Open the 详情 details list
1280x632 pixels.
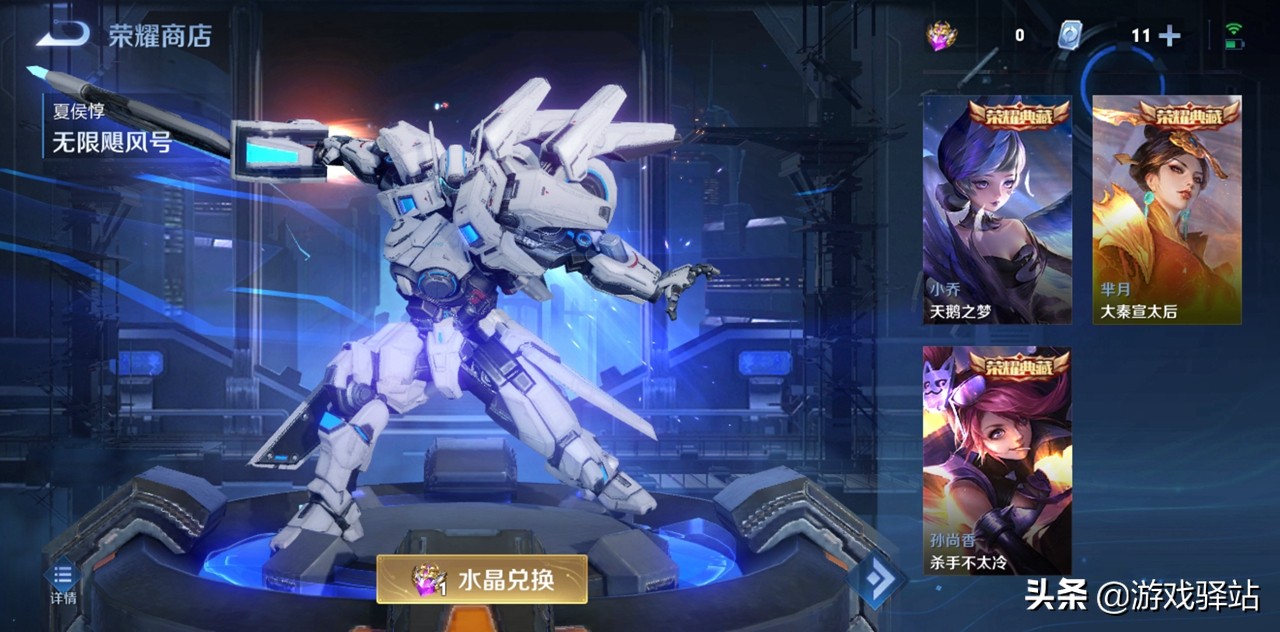pyautogui.click(x=63, y=581)
